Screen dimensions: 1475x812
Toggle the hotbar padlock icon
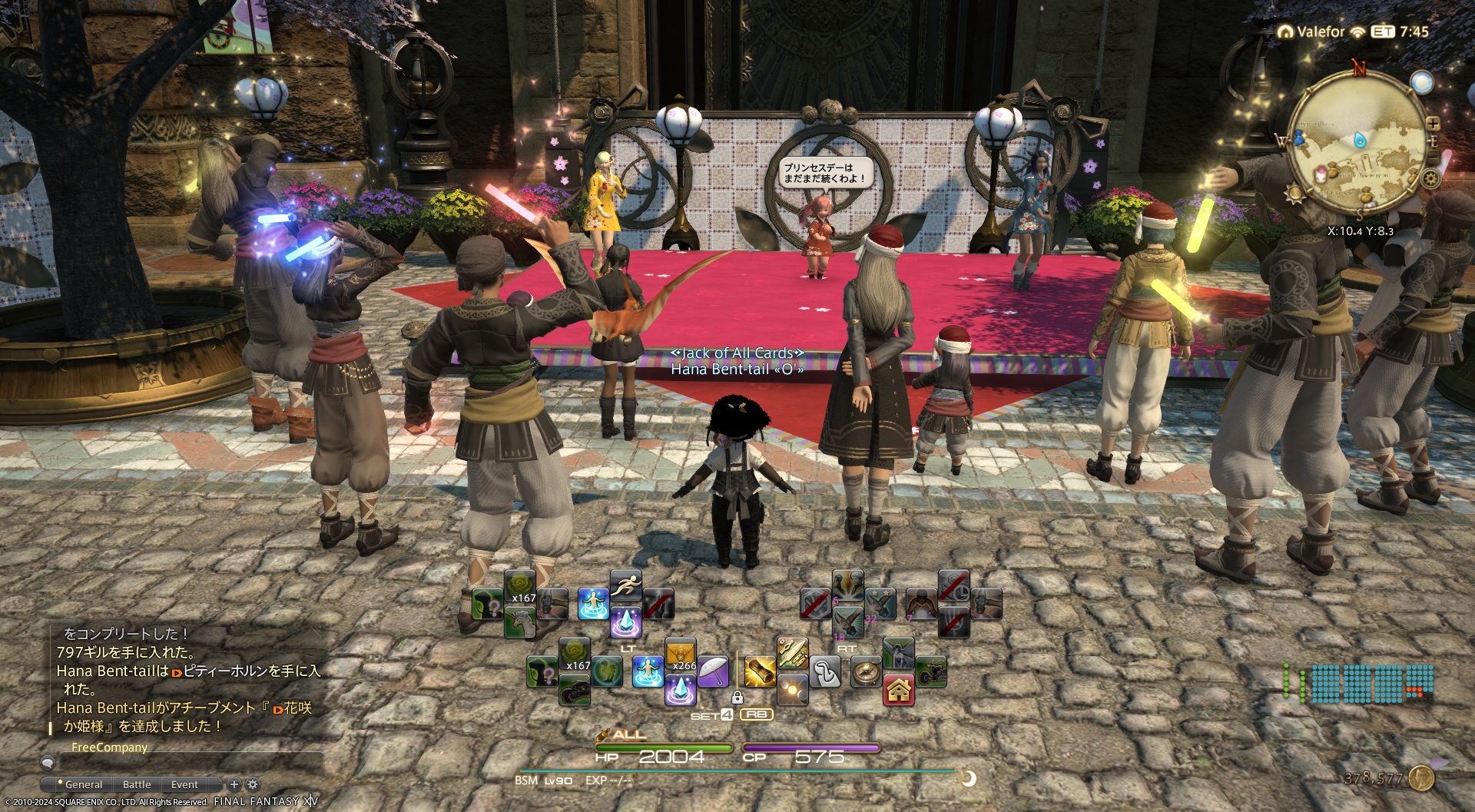pyautogui.click(x=737, y=698)
